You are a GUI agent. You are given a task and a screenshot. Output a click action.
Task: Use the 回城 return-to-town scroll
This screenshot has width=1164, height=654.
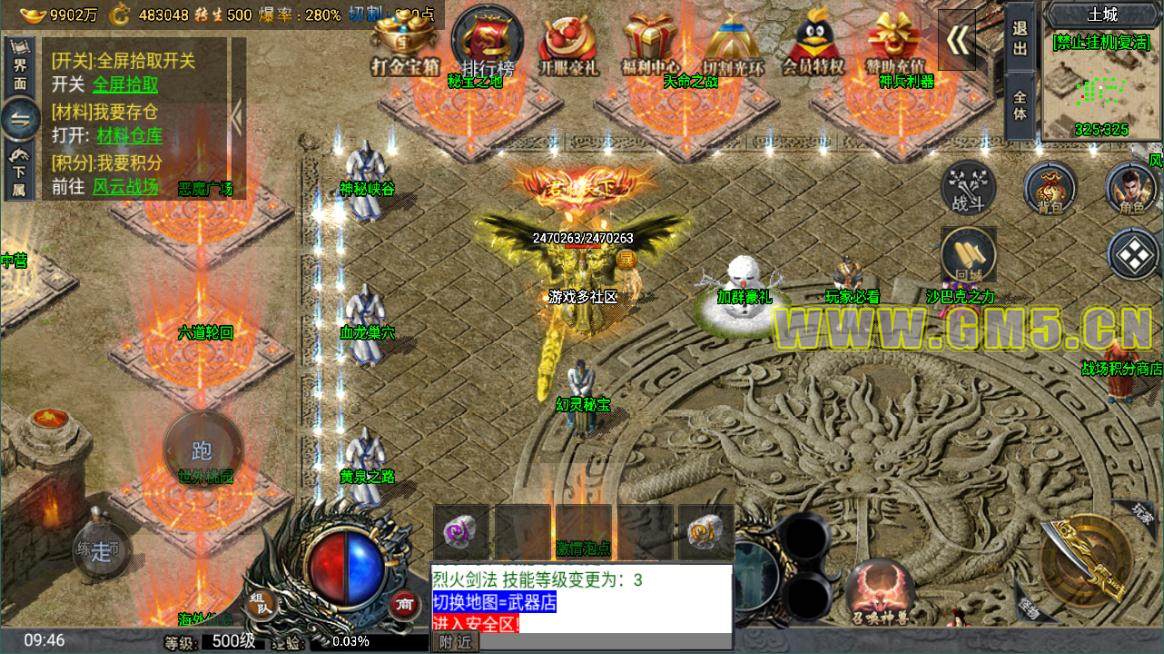968,254
